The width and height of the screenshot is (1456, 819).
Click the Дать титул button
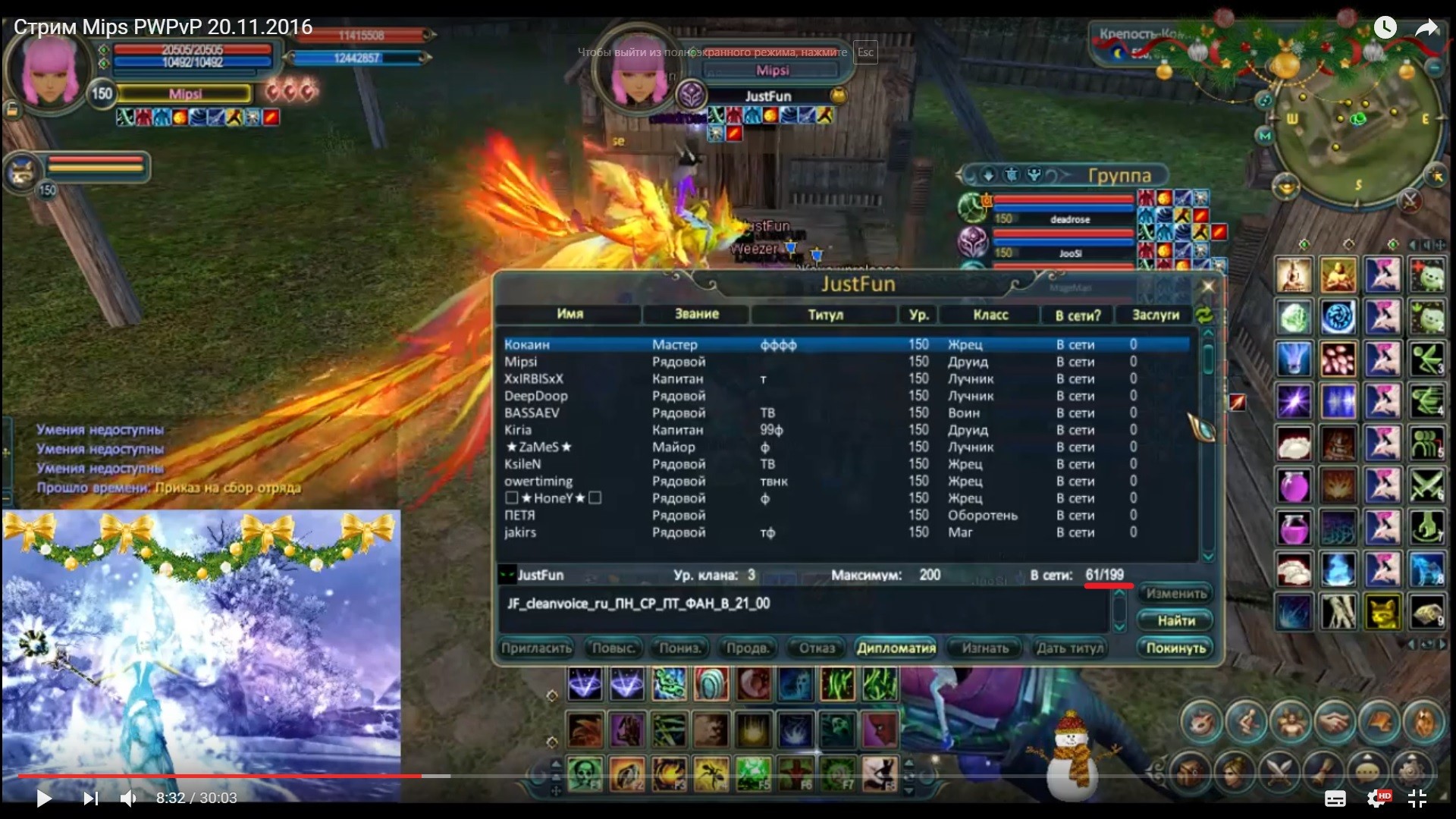pos(1069,648)
